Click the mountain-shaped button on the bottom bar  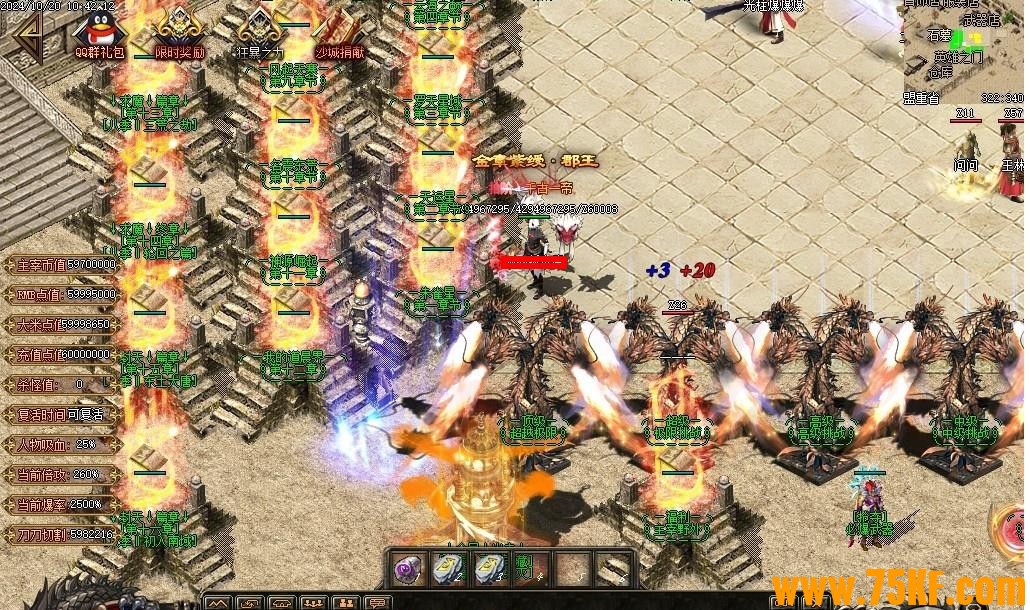(218, 602)
